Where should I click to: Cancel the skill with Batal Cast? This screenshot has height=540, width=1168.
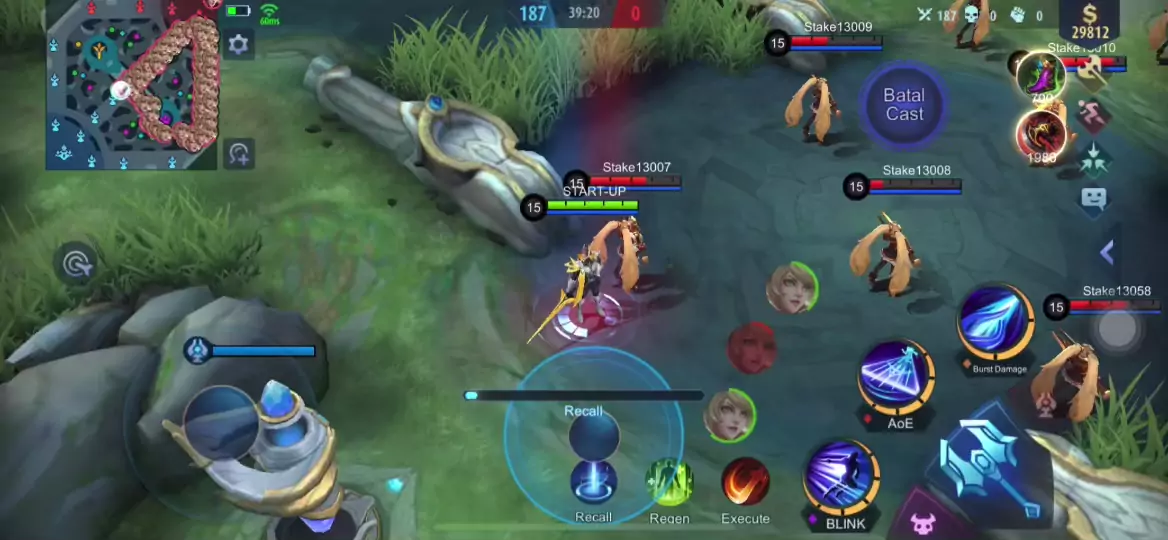(904, 104)
